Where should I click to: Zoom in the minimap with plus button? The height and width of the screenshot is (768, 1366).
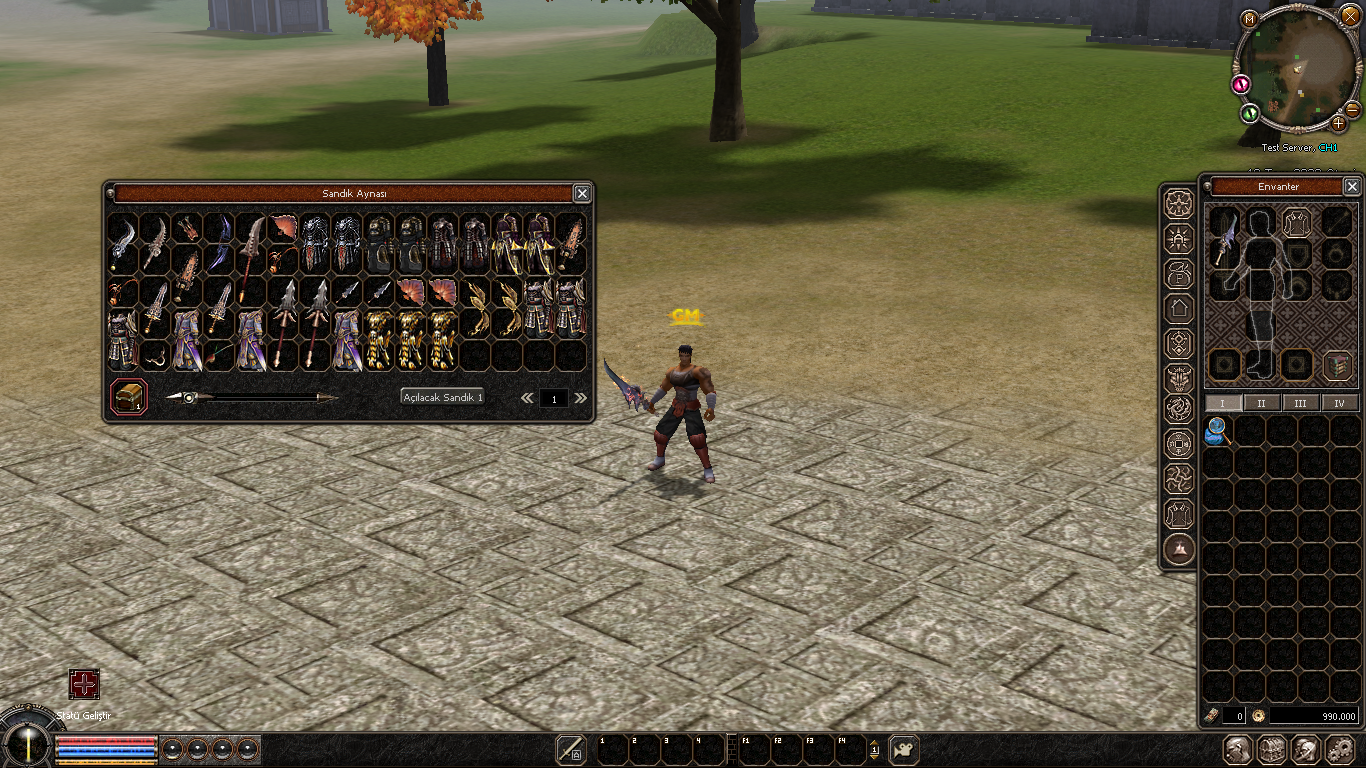coord(1339,123)
